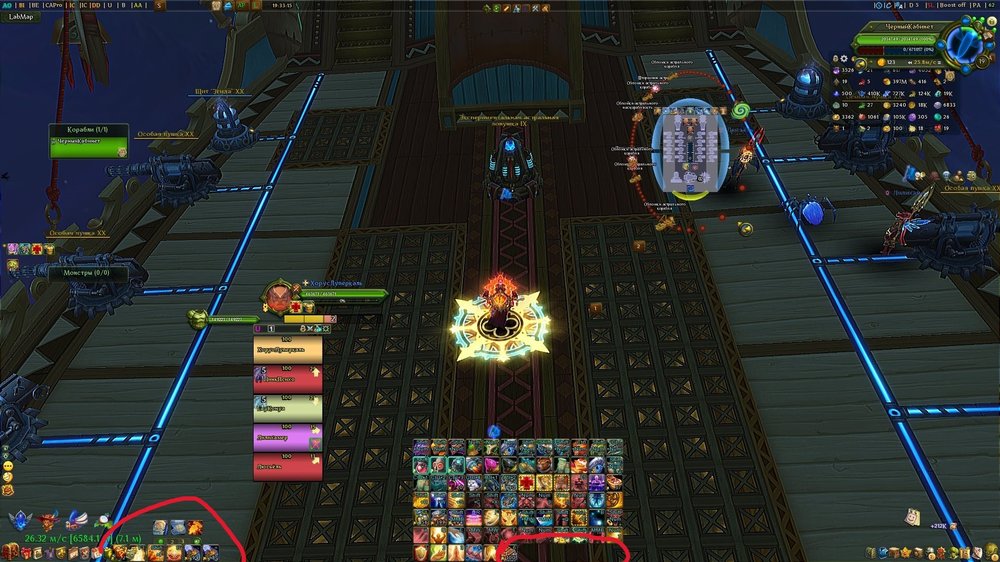
Task: Select the red cross buff icon
Action: (x=39, y=248)
